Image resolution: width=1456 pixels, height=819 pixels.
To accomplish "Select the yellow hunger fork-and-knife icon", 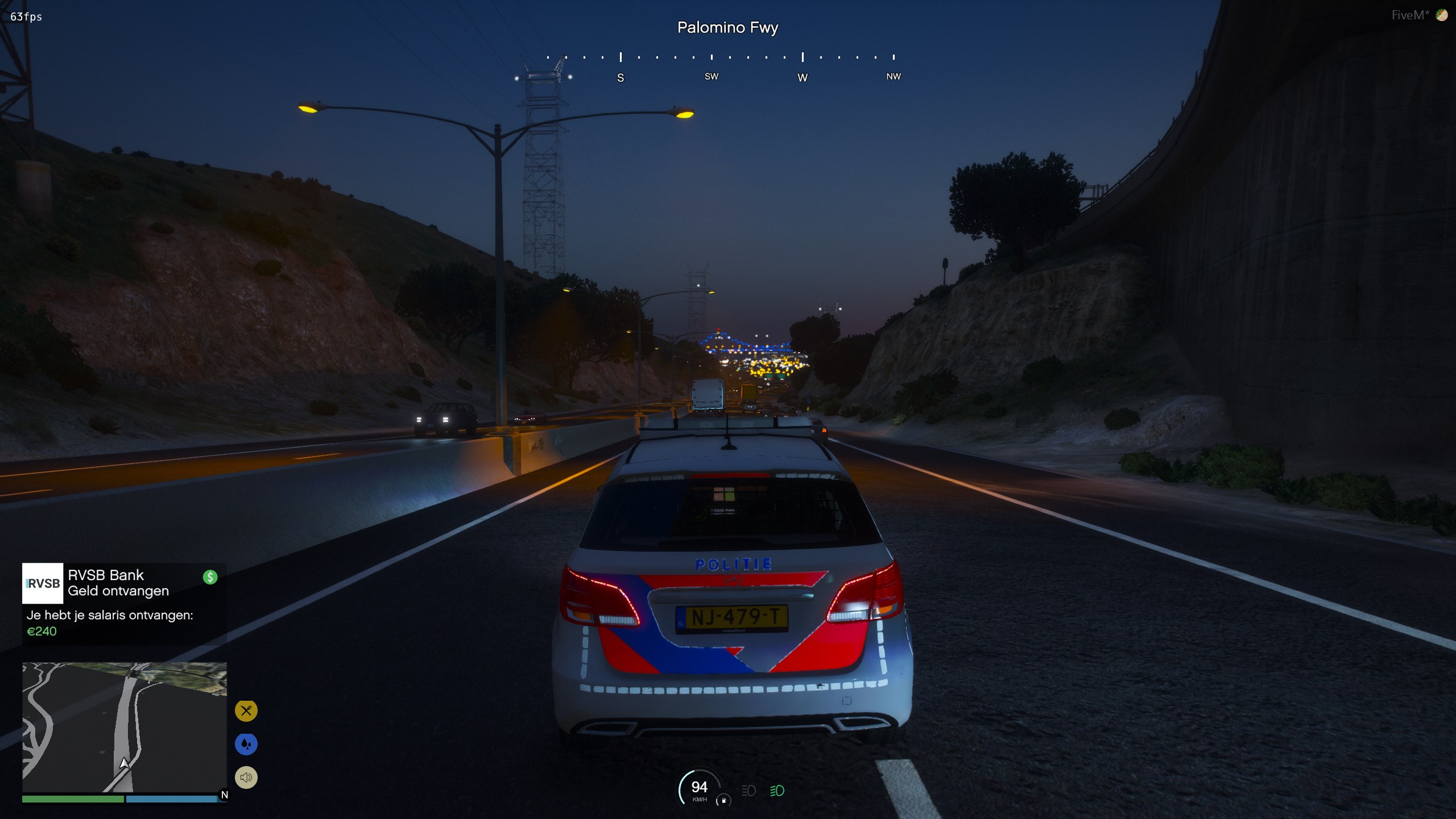I will tap(246, 710).
